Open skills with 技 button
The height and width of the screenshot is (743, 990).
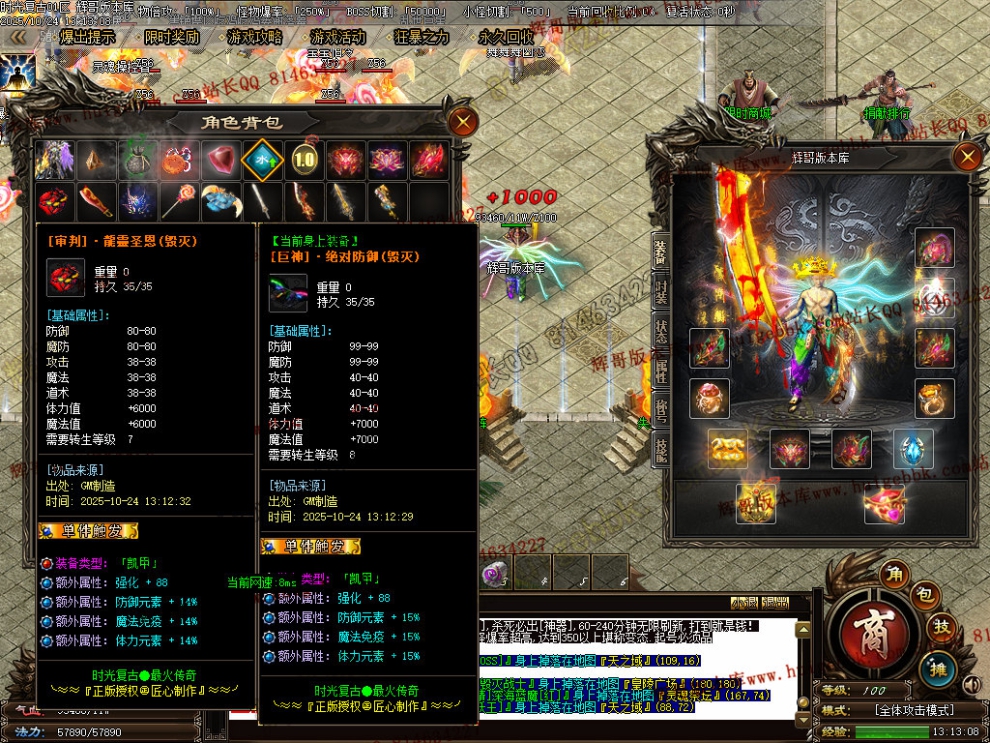(x=942, y=626)
